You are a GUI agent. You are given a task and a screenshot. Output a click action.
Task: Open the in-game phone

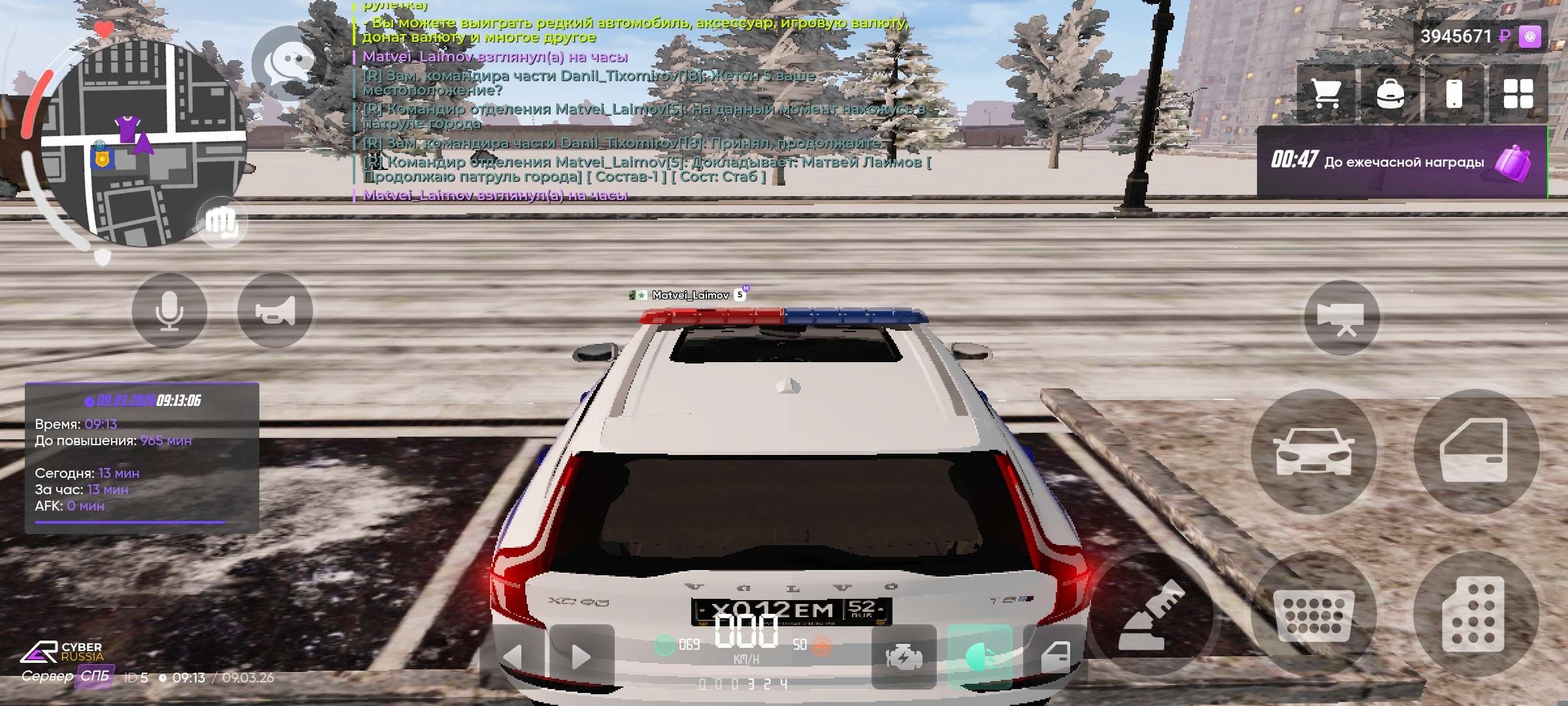pyautogui.click(x=1454, y=93)
